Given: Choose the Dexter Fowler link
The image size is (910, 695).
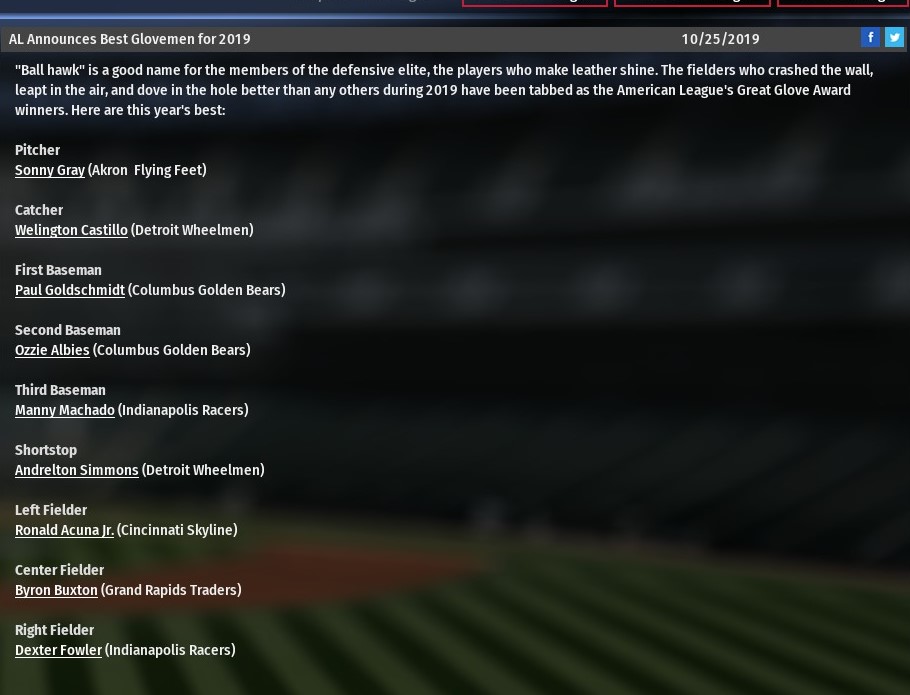Looking at the screenshot, I should pos(58,650).
